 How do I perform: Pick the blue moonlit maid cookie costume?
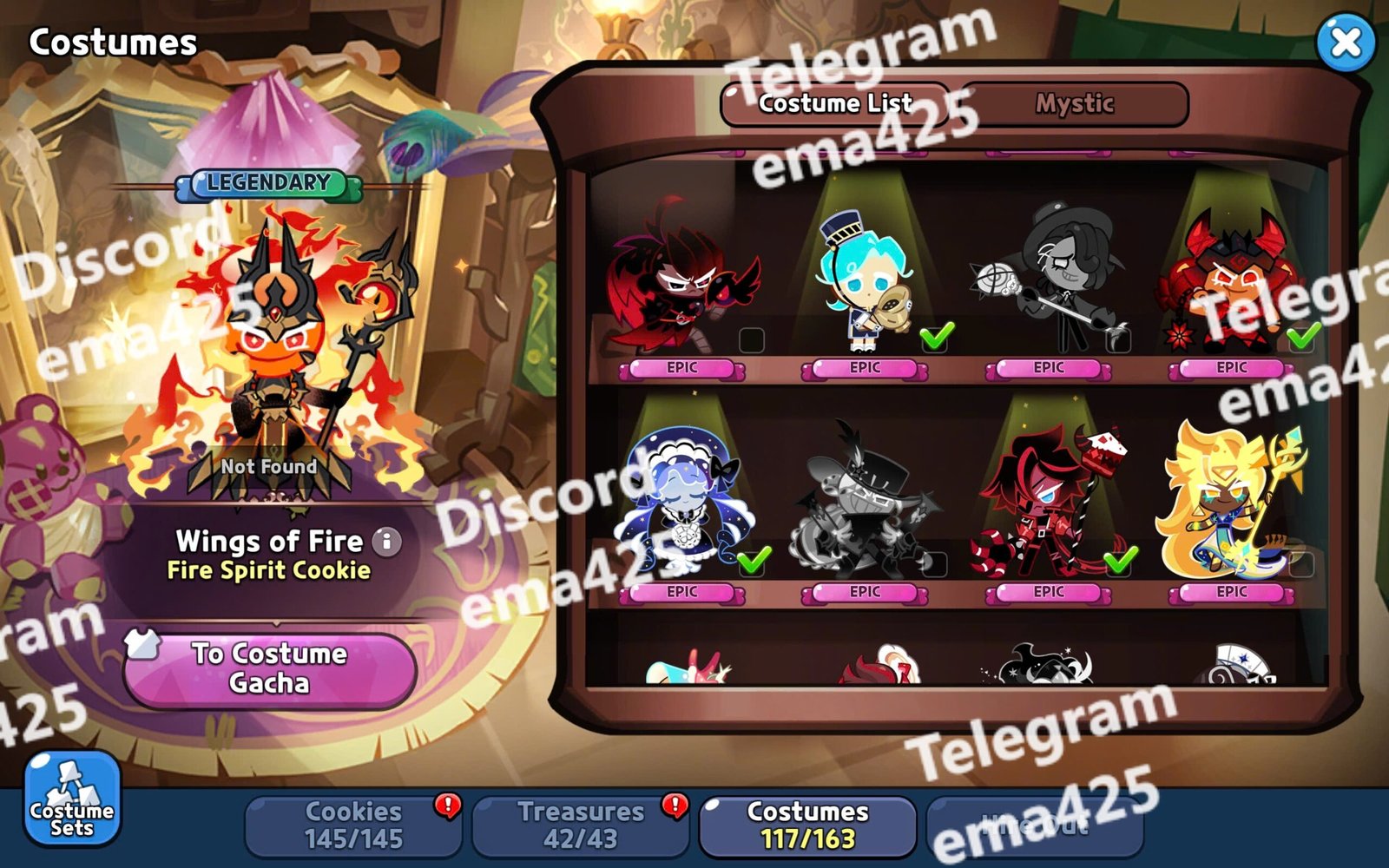point(682,503)
